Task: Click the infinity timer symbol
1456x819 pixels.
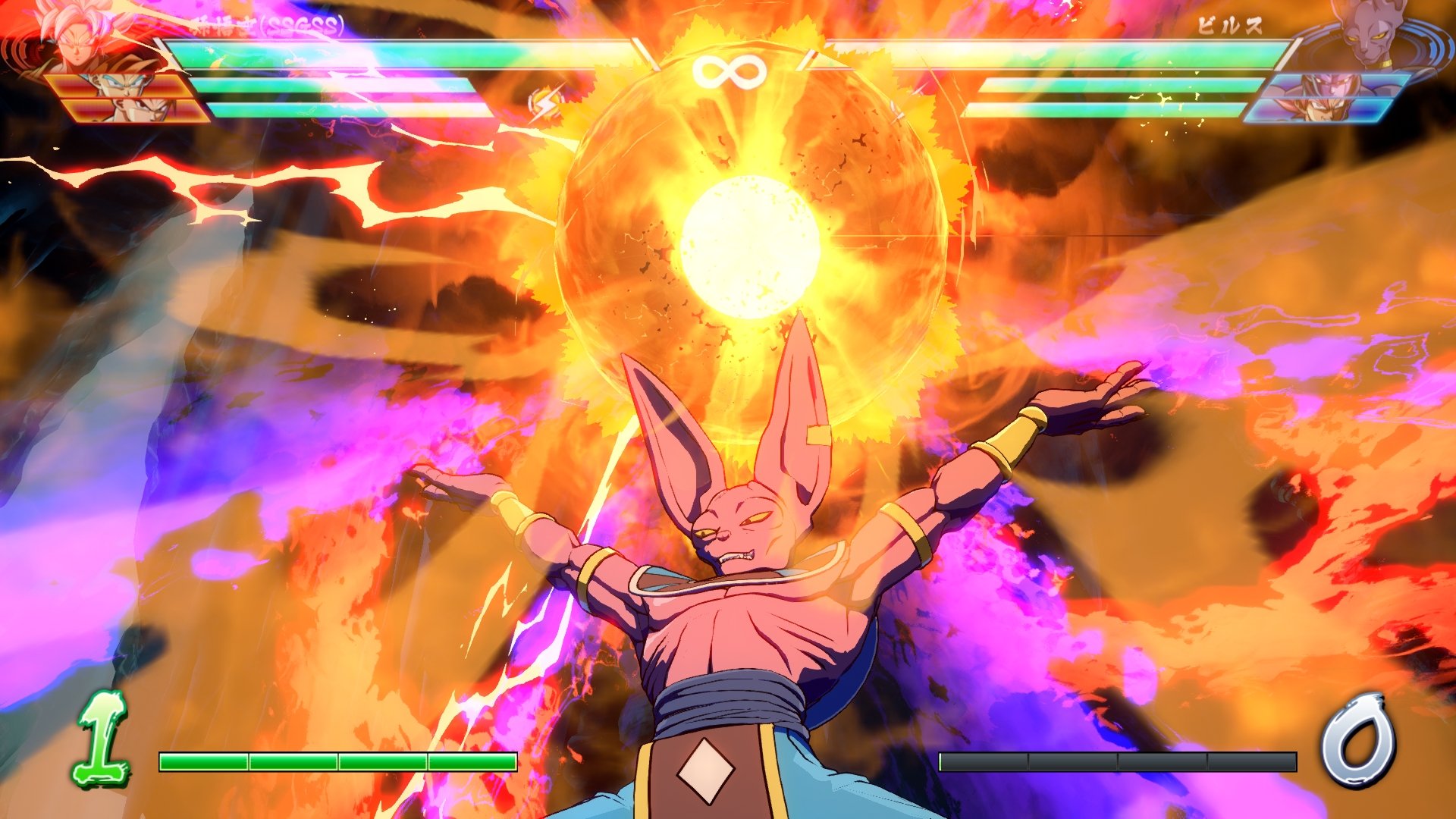Action: [x=730, y=72]
